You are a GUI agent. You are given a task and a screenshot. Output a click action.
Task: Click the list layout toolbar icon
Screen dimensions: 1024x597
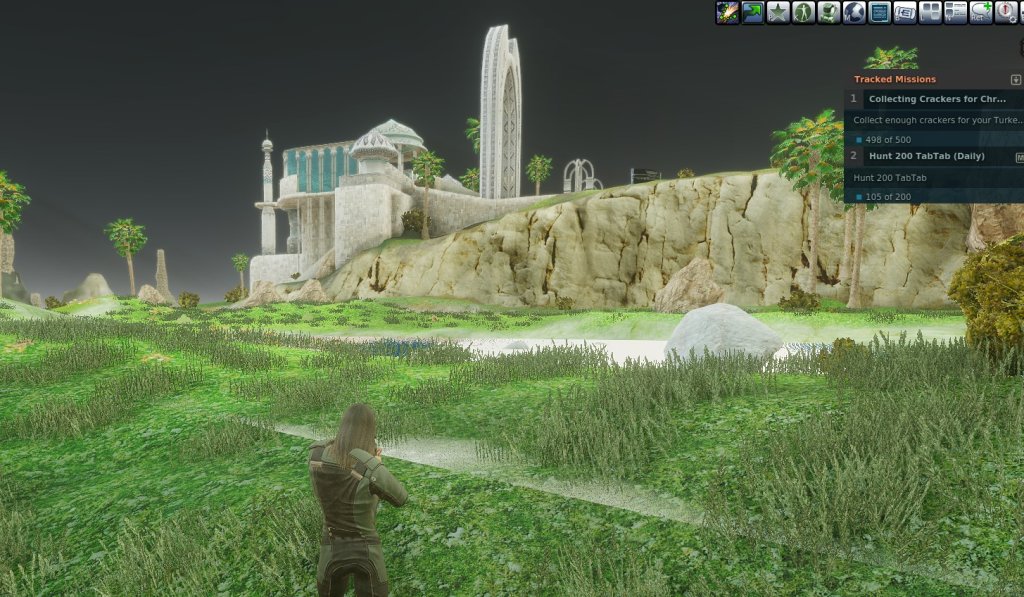(x=956, y=13)
